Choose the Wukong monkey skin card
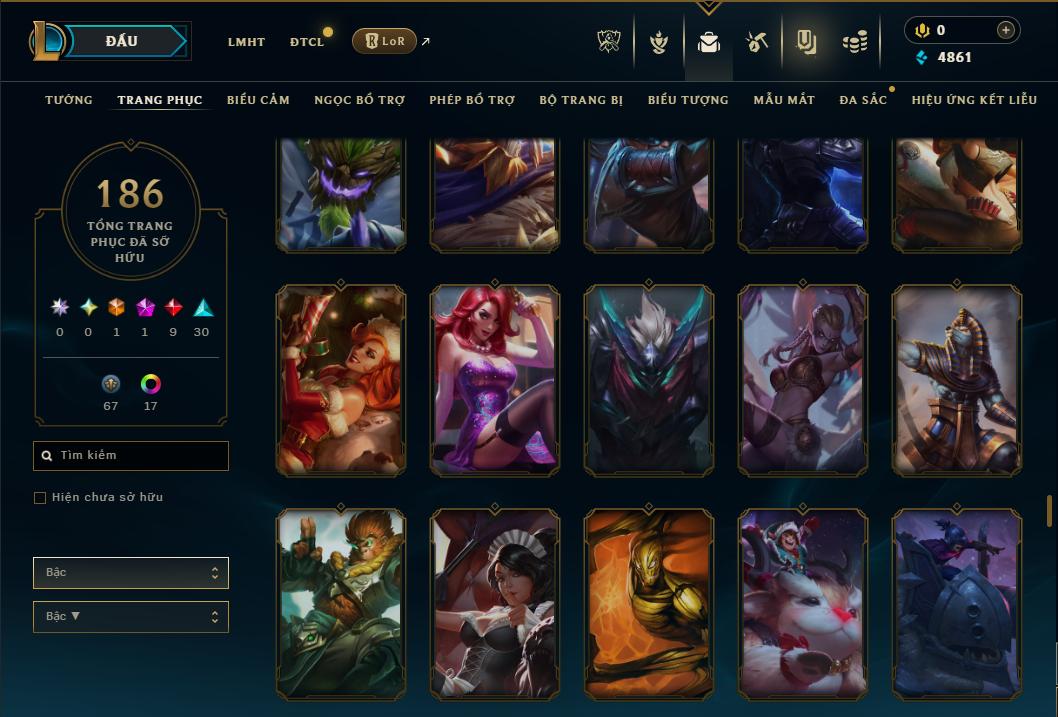 click(x=341, y=603)
